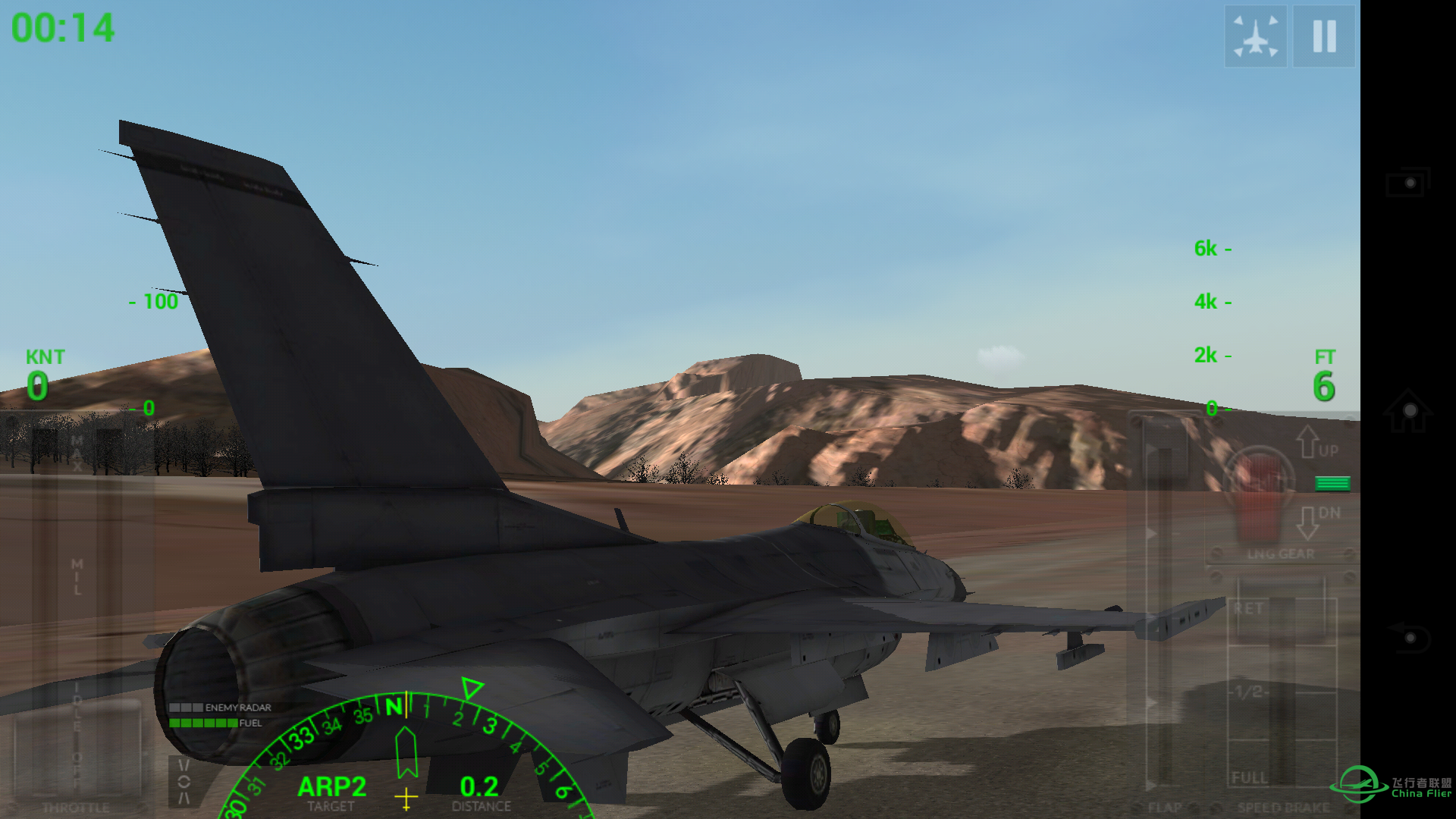Viewport: 1456px width, 819px height.
Task: Tap the rudder control pedal icon
Action: coord(185,781)
